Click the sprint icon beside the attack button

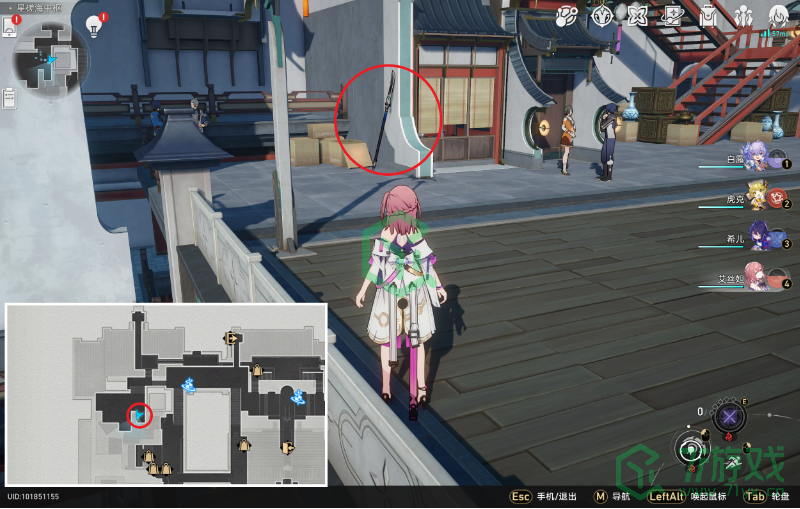click(x=733, y=462)
